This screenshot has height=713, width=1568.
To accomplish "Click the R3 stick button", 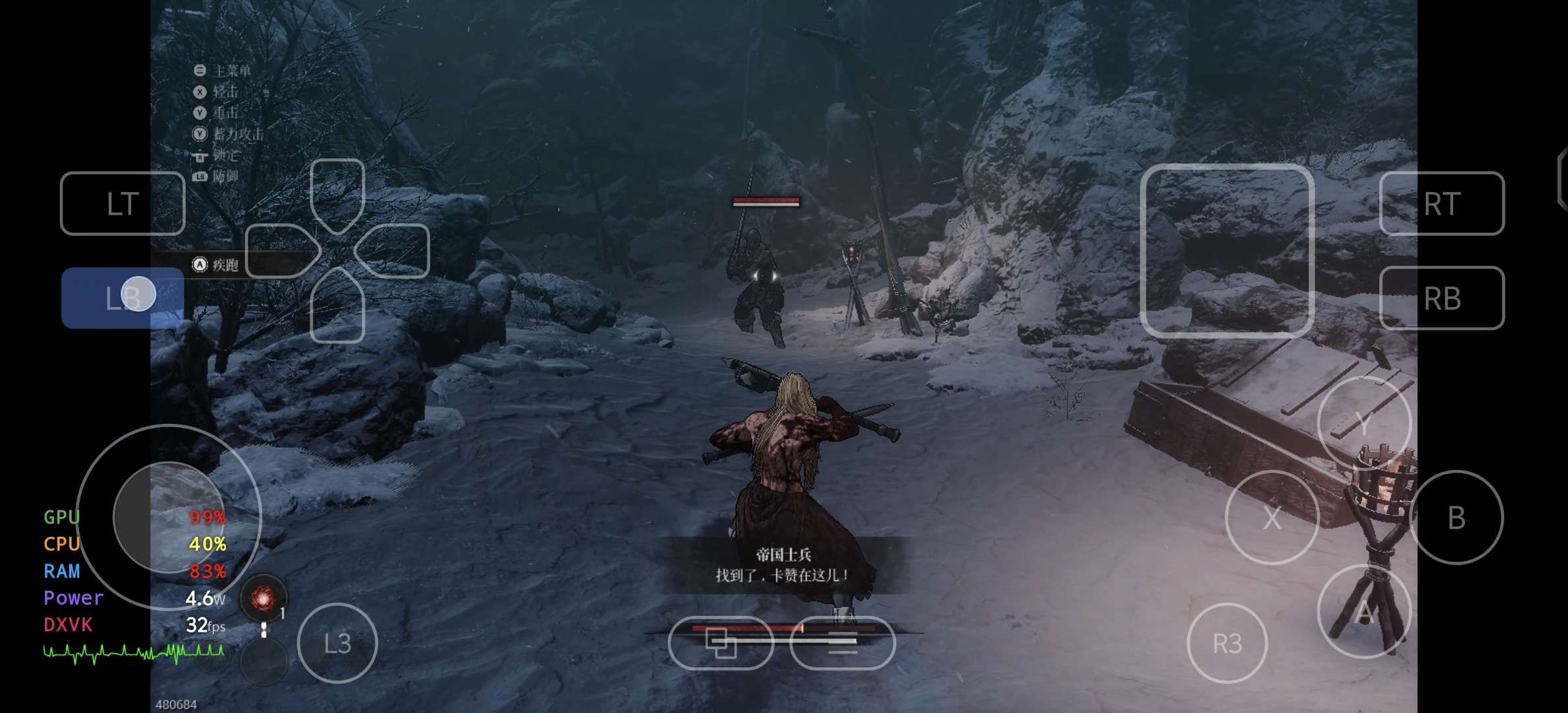I will click(1227, 643).
